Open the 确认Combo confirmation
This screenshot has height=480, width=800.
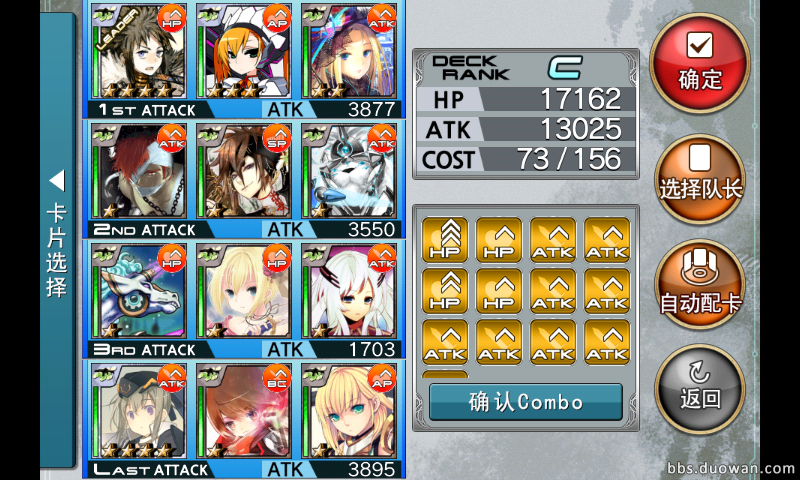[525, 402]
